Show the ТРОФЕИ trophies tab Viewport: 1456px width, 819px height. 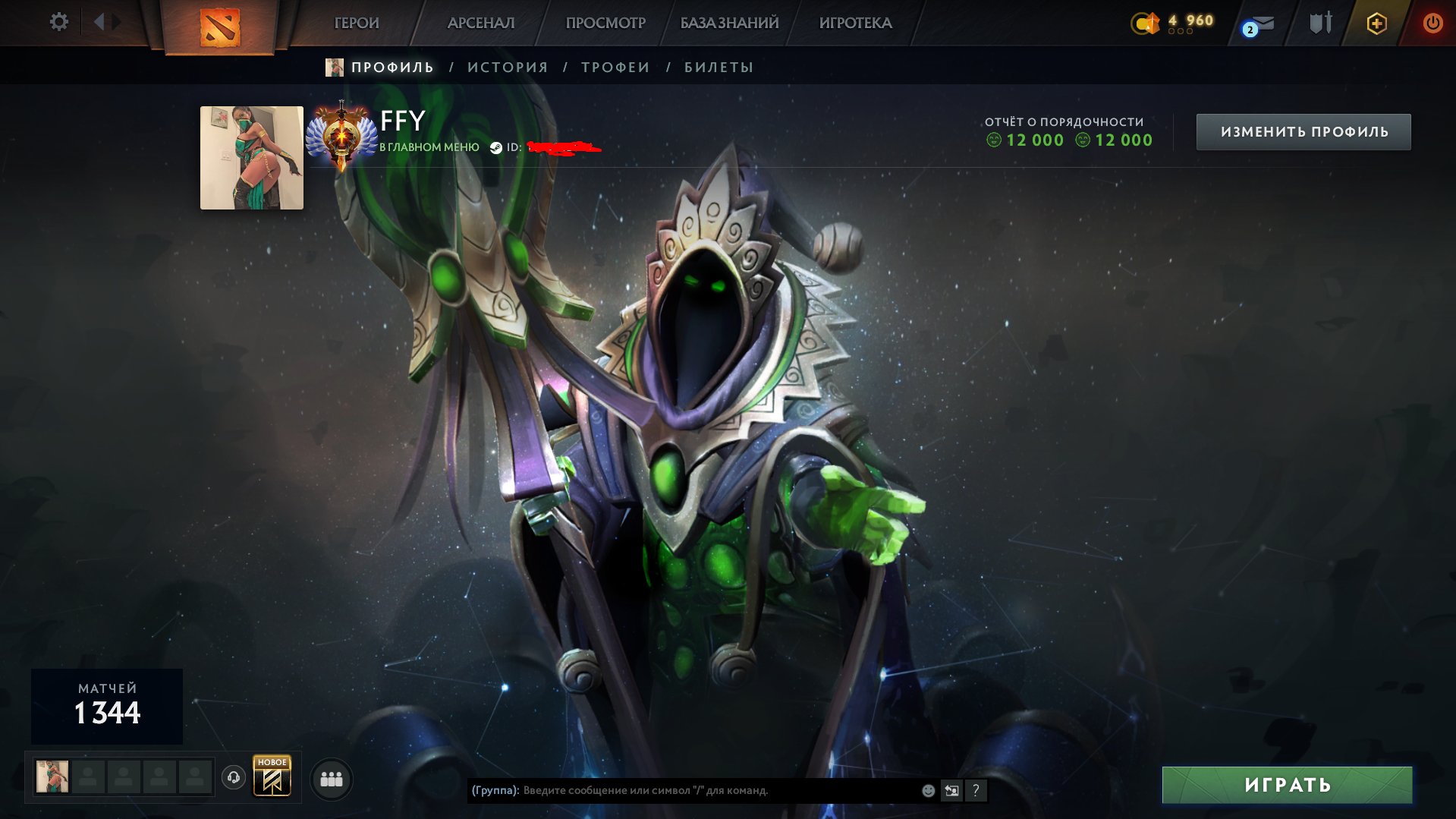(x=615, y=68)
